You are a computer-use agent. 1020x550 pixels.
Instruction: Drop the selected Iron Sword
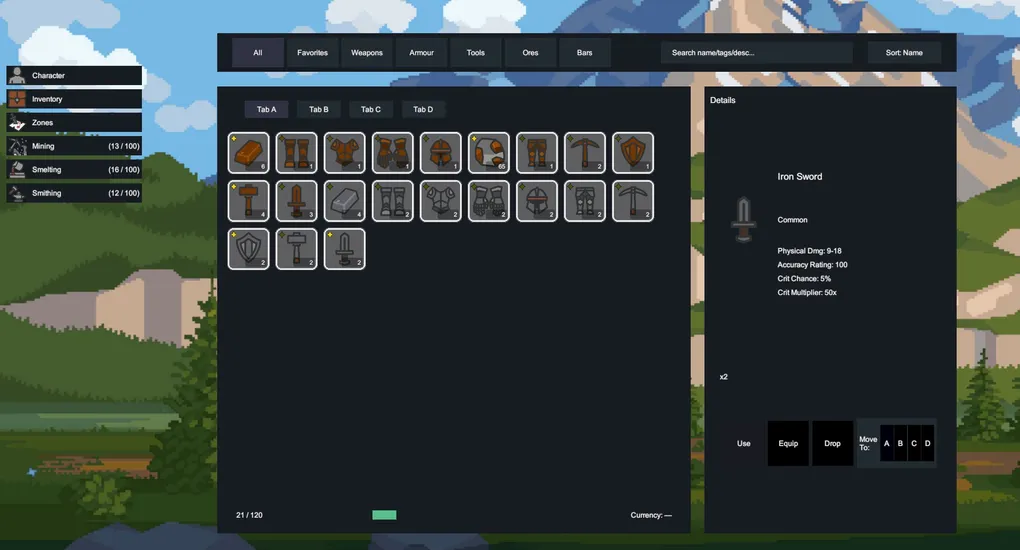[832, 443]
